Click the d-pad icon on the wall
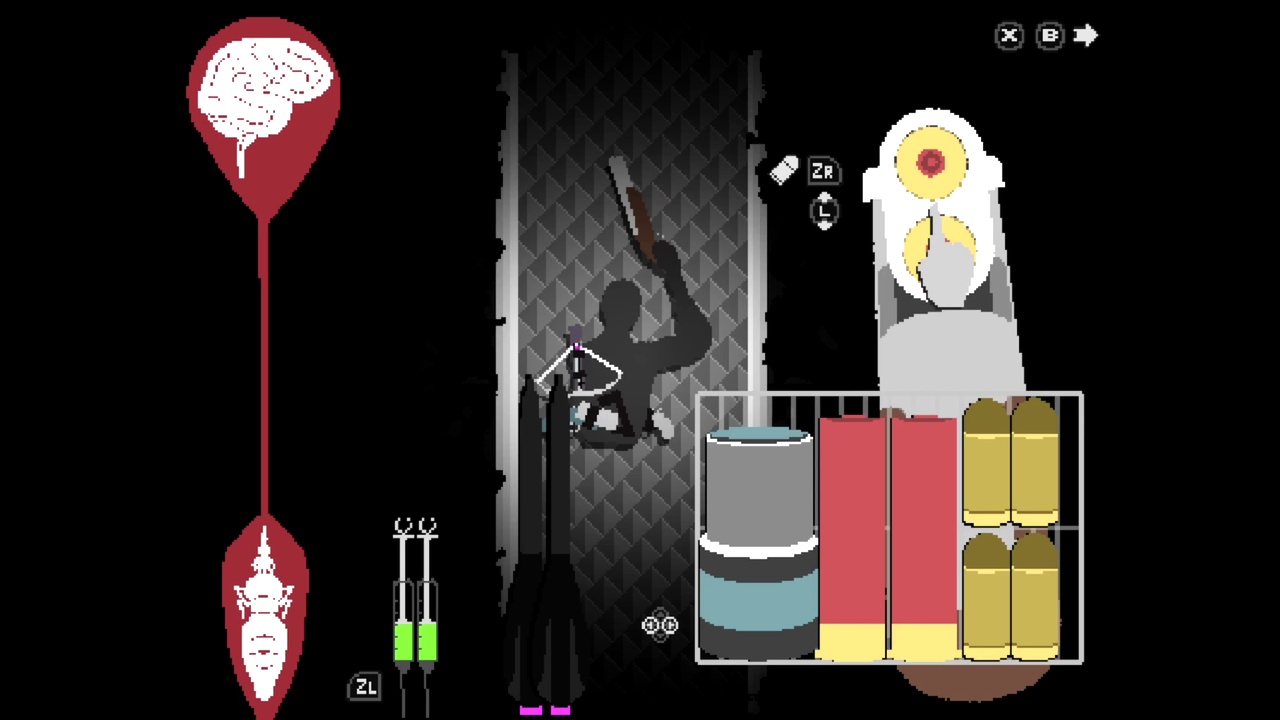This screenshot has height=720, width=1280. click(659, 625)
